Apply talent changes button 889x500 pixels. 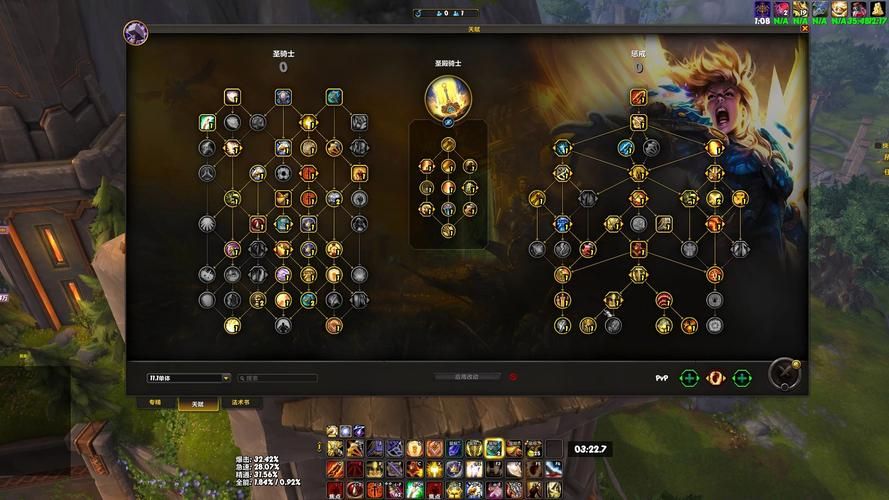466,377
